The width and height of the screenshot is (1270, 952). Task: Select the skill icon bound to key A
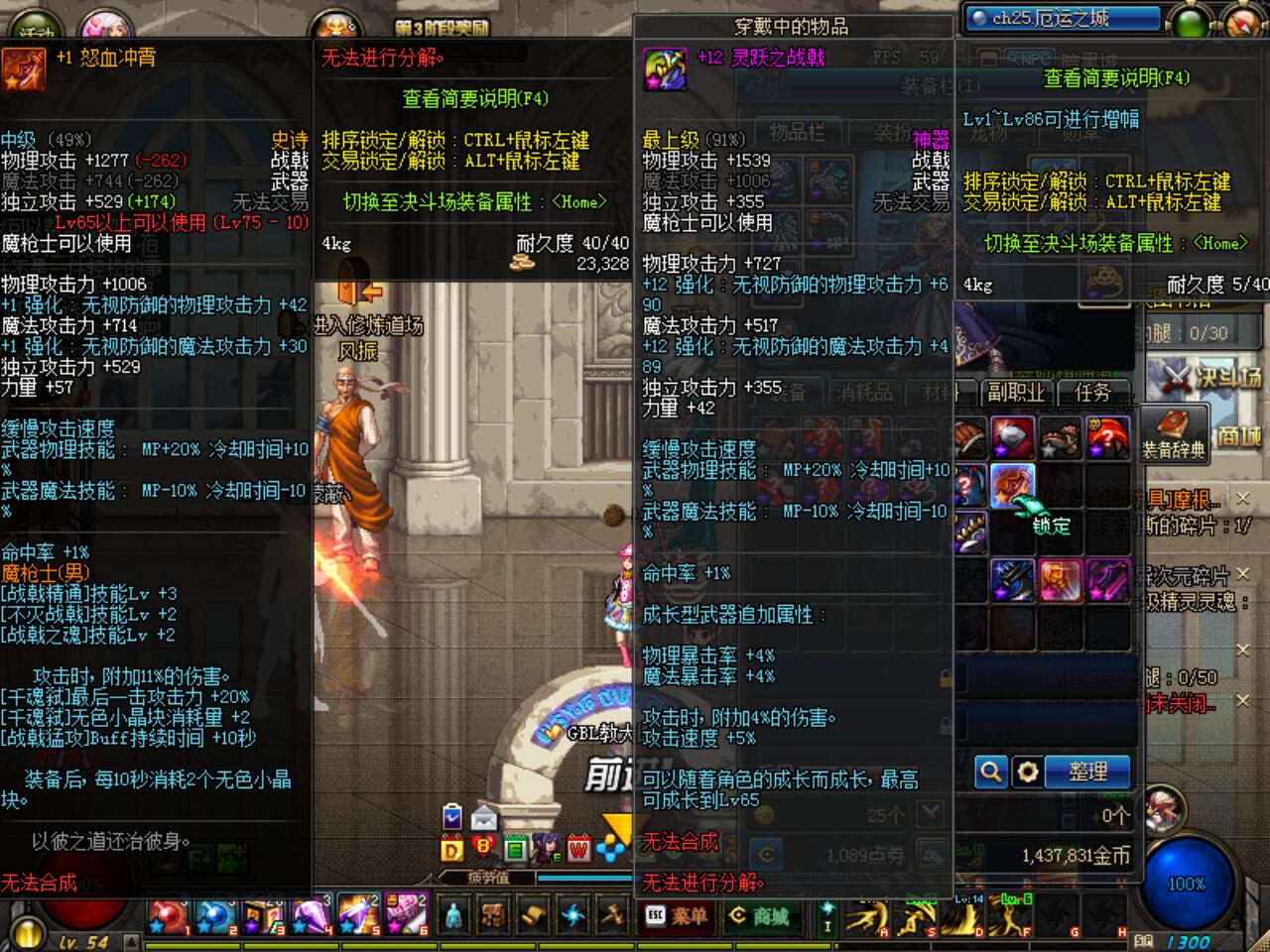coord(863,917)
